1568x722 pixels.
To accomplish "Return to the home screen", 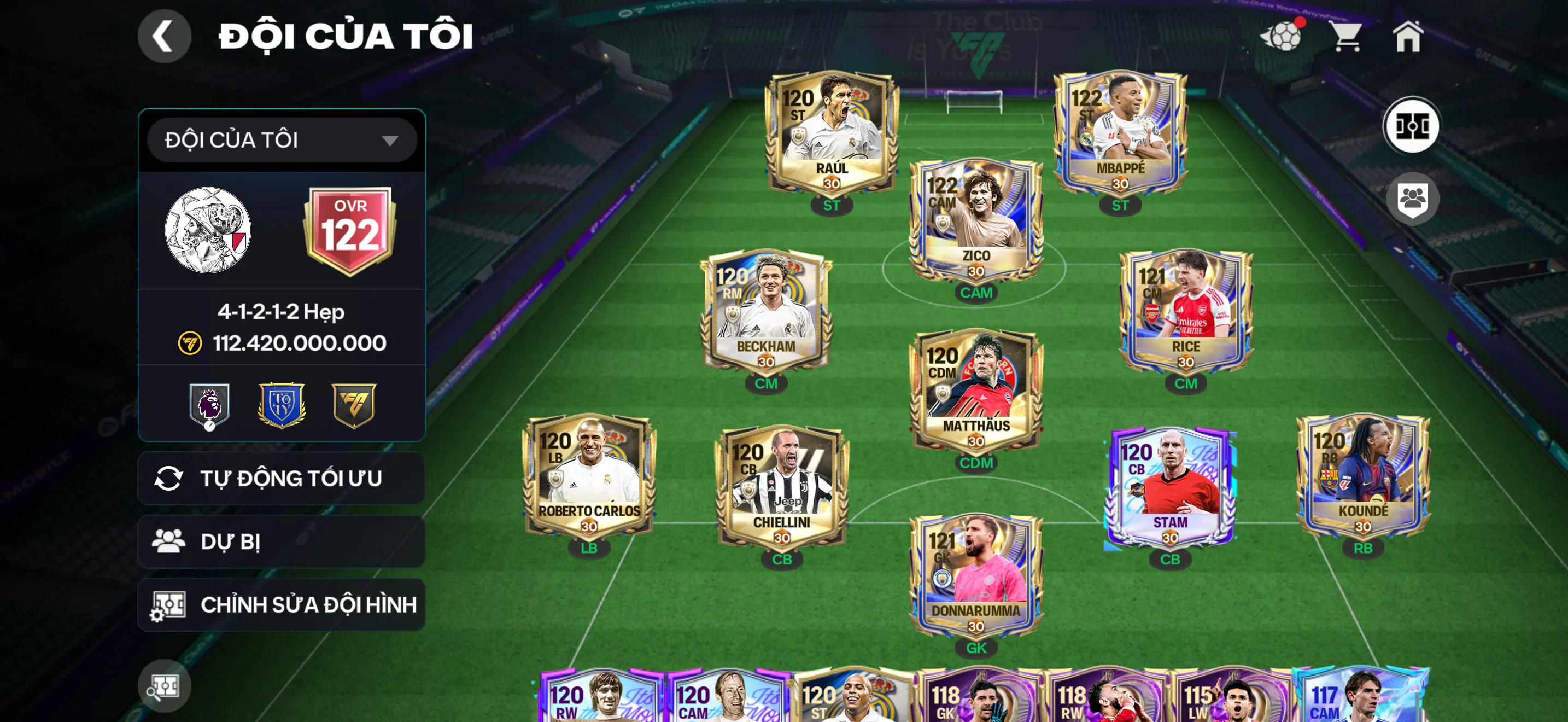I will (x=1408, y=37).
